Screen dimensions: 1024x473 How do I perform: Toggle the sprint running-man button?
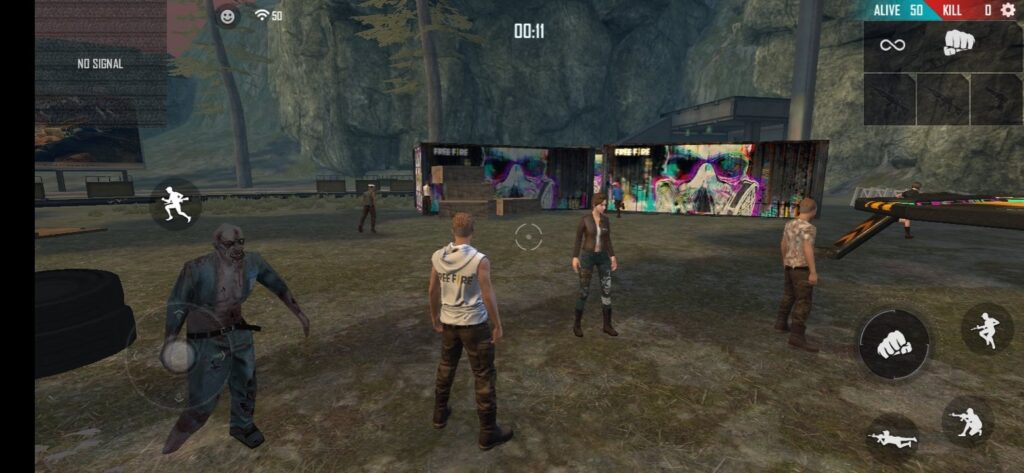[x=175, y=204]
